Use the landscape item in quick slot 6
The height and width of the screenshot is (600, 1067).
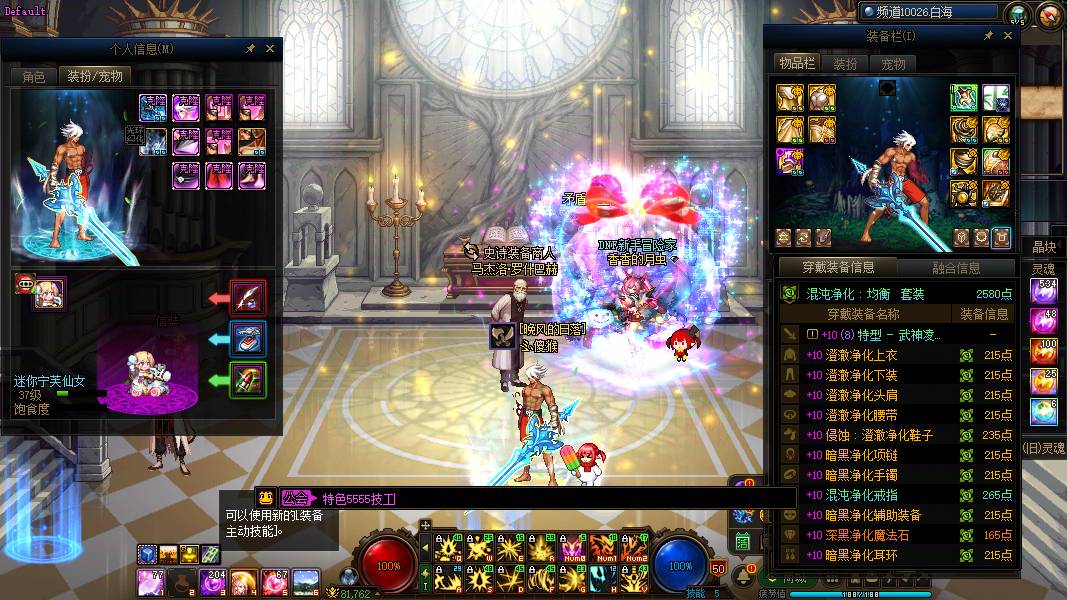pyautogui.click(x=306, y=580)
